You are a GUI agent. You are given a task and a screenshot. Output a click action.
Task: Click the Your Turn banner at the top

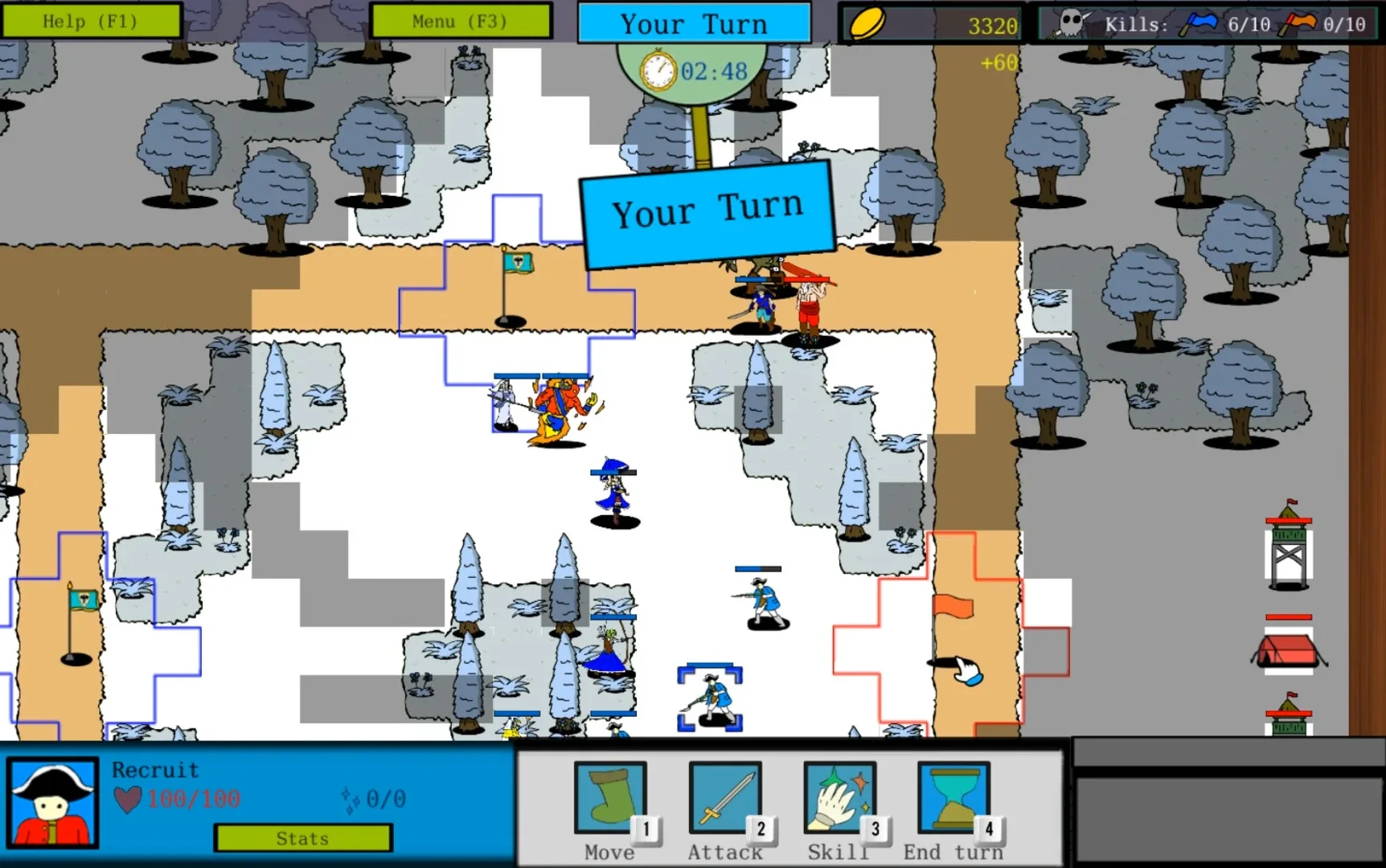pos(694,23)
